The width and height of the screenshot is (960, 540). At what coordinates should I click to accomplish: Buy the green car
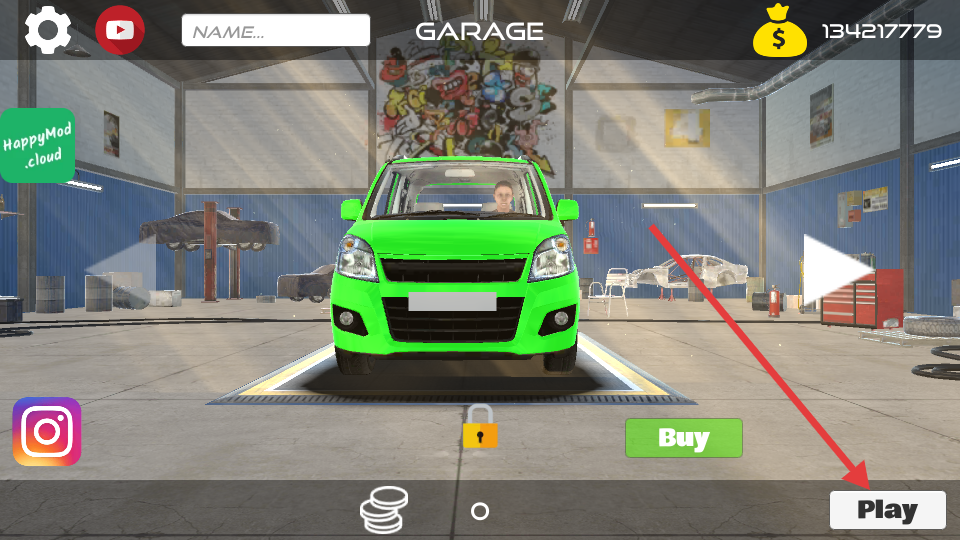pyautogui.click(x=684, y=438)
